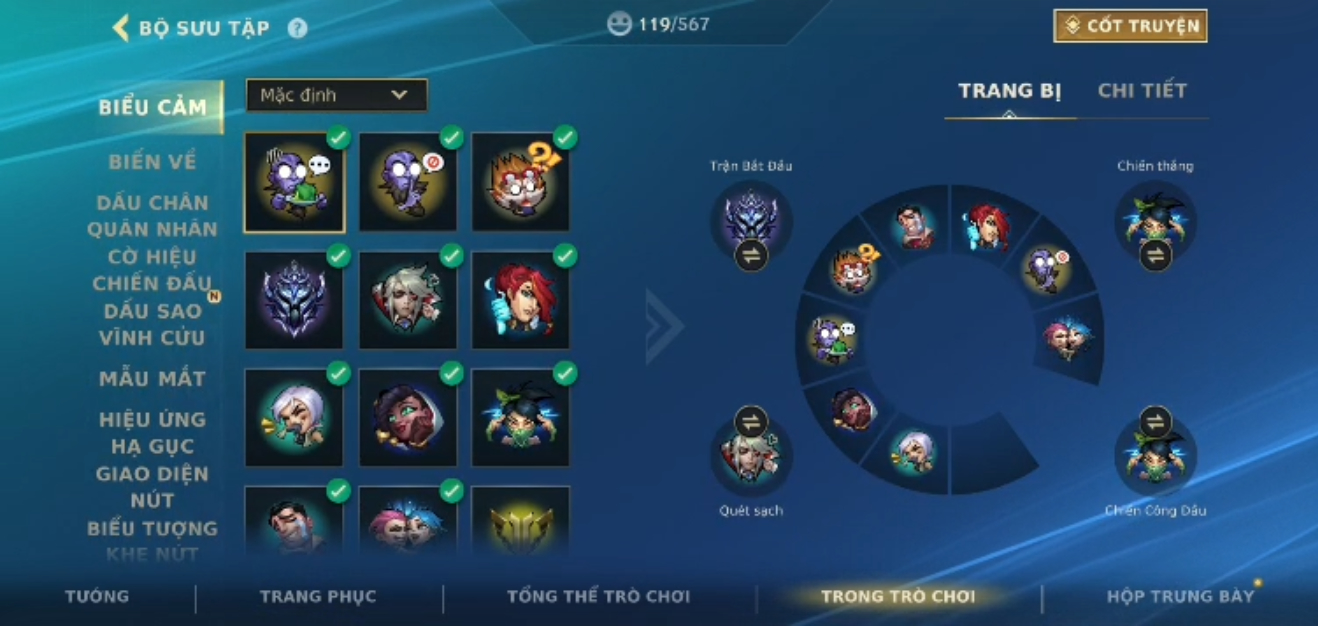Swap the Chiến thắng emote slot
Image resolution: width=1318 pixels, height=626 pixels.
coord(1155,256)
